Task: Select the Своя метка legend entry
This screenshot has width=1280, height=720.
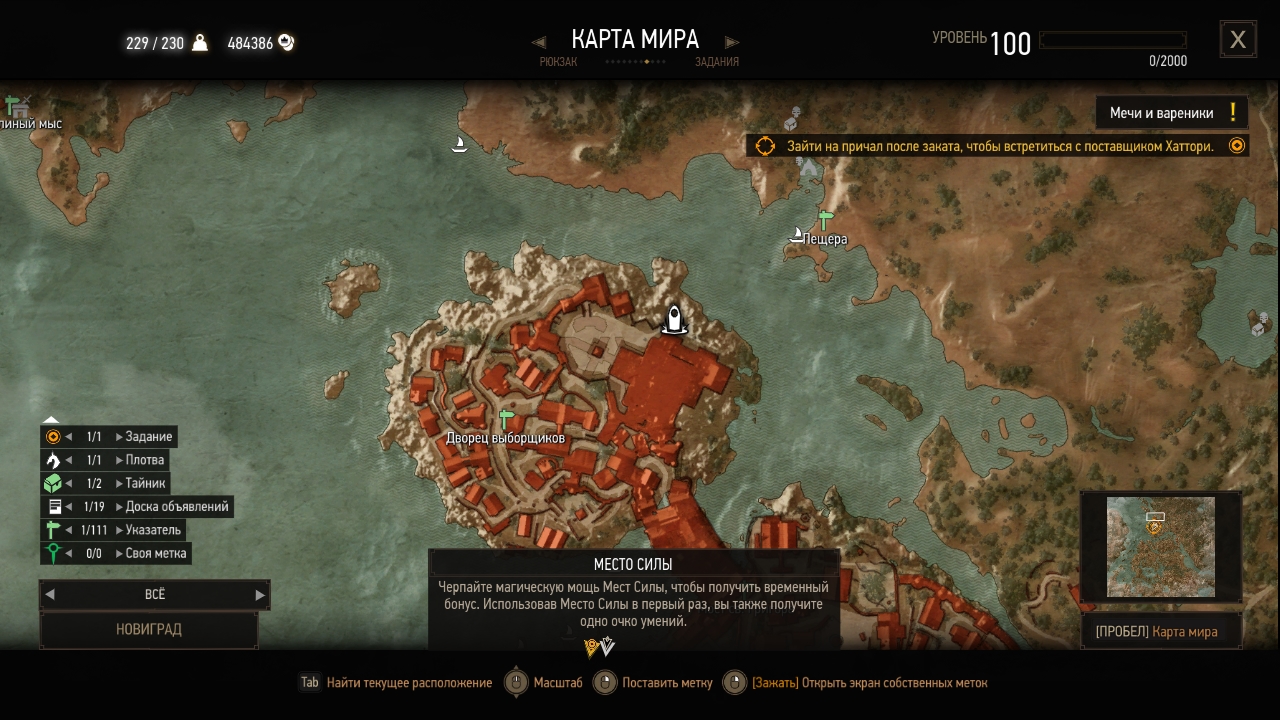Action: [156, 553]
